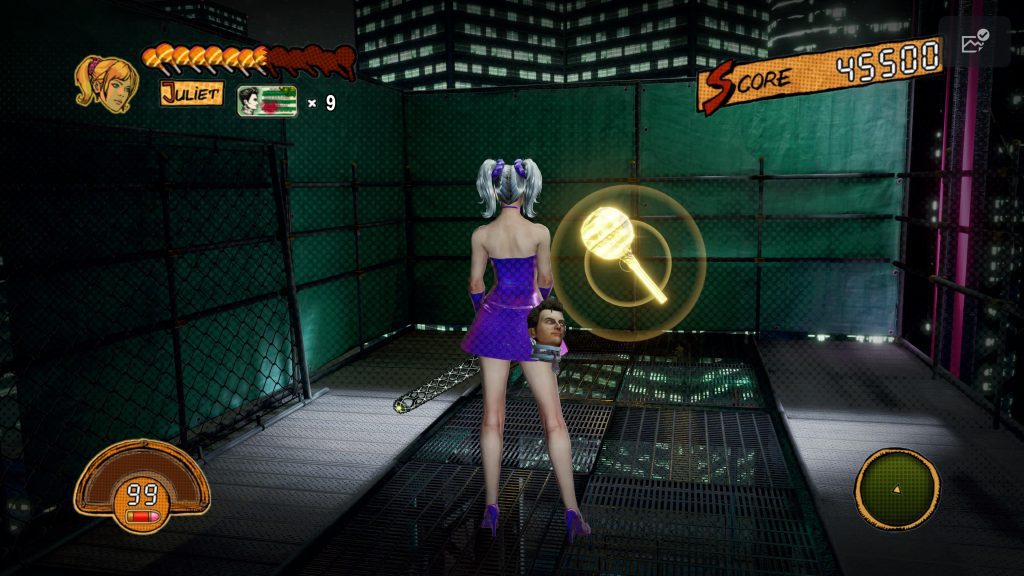Click the Nick ticket icon
Viewport: 1024px width, 576px height.
click(267, 101)
